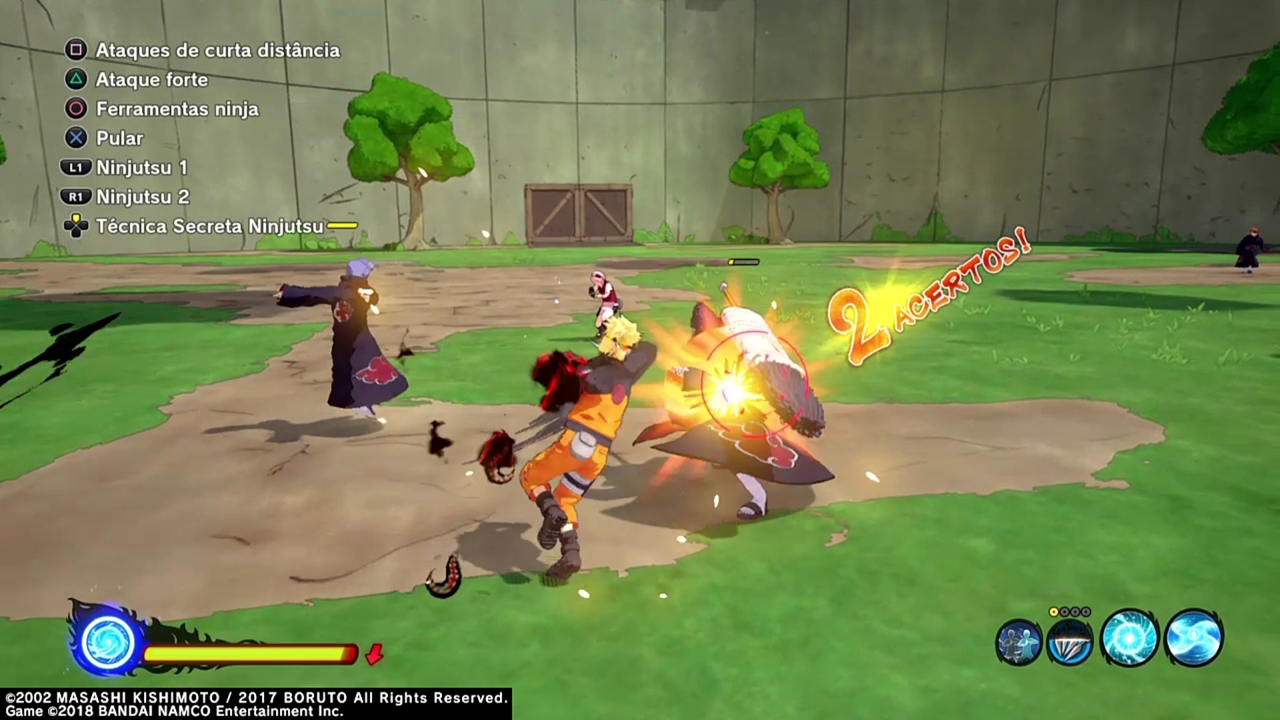Click the D-pad icon next to Técnica Secreta Ninjutsu
Viewport: 1280px width, 720px height.
click(76, 226)
